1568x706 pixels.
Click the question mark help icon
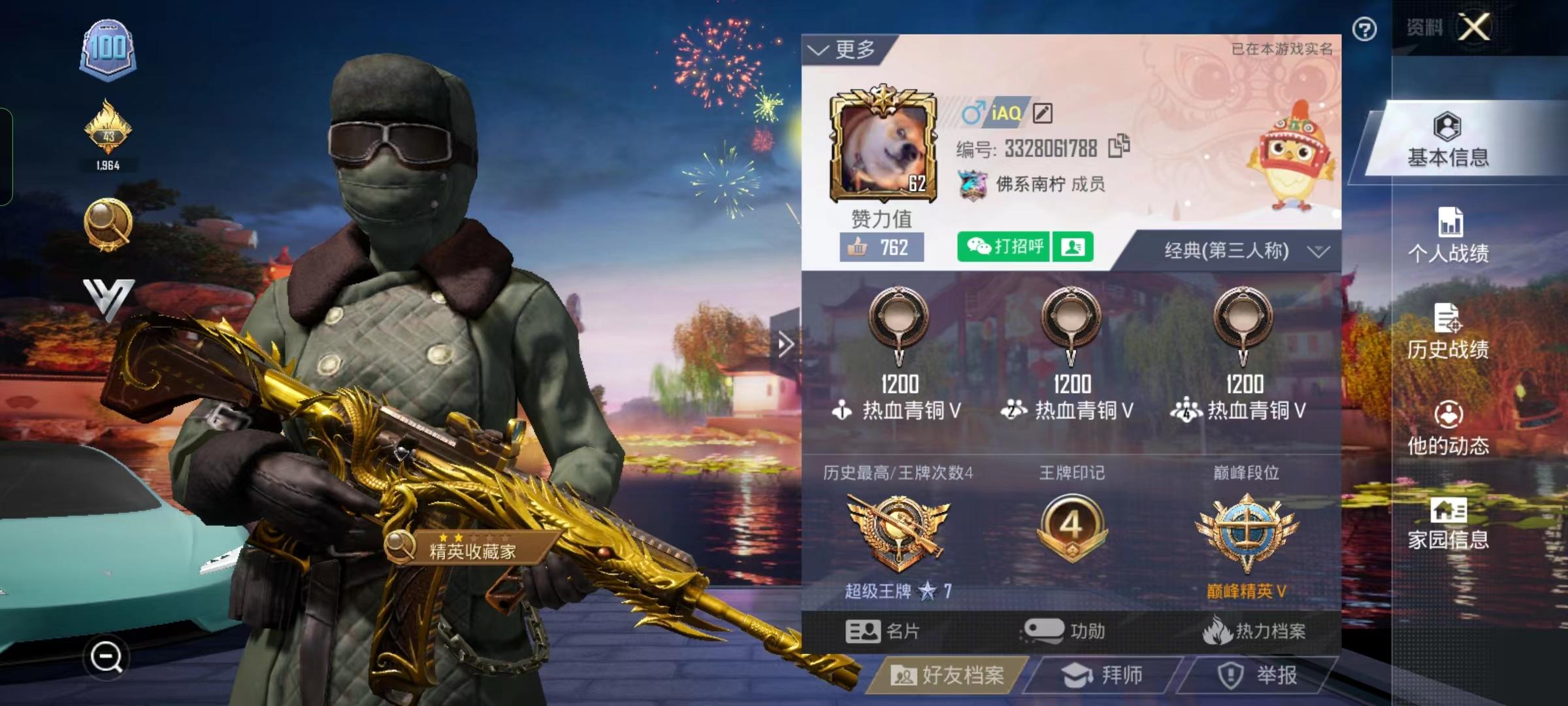click(x=1365, y=27)
